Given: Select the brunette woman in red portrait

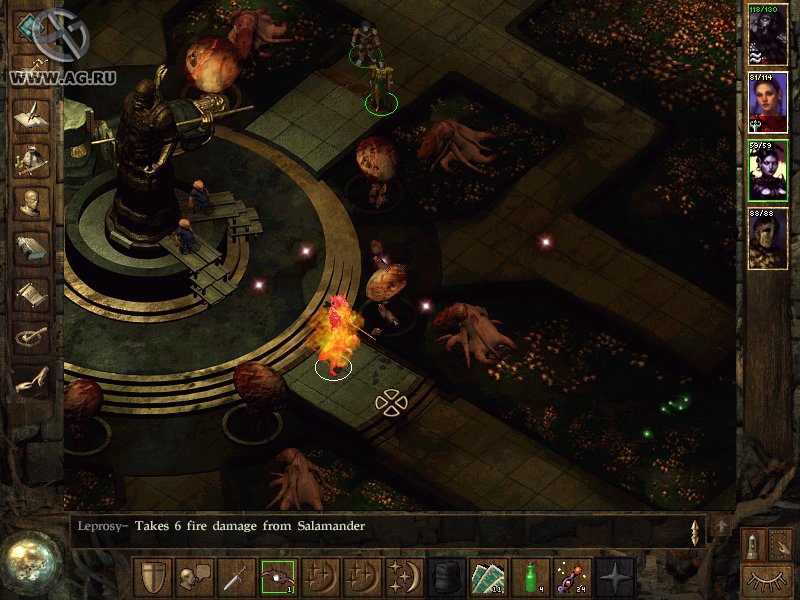Looking at the screenshot, I should coord(768,102).
